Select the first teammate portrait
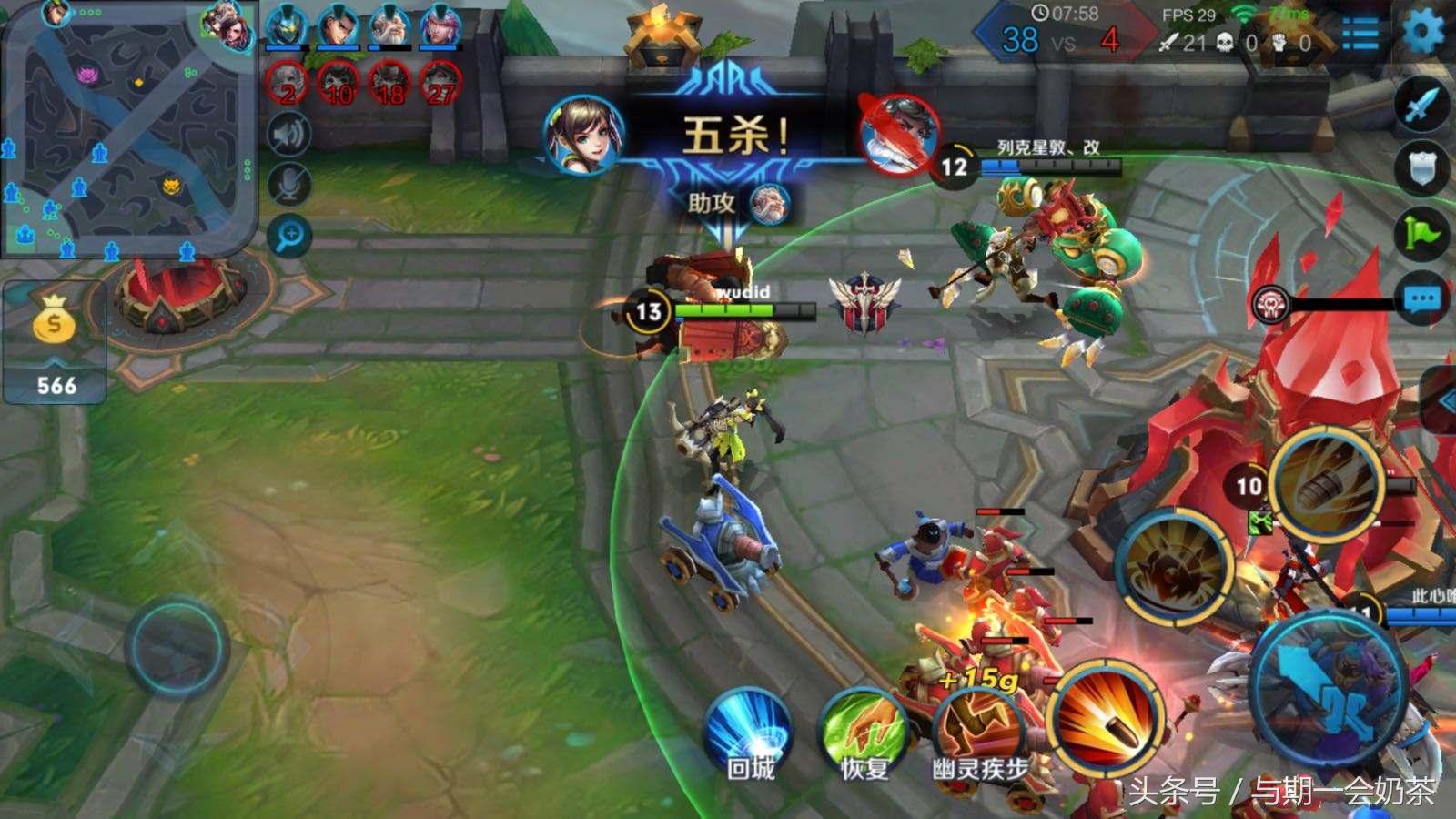The height and width of the screenshot is (819, 1456). pyautogui.click(x=286, y=27)
